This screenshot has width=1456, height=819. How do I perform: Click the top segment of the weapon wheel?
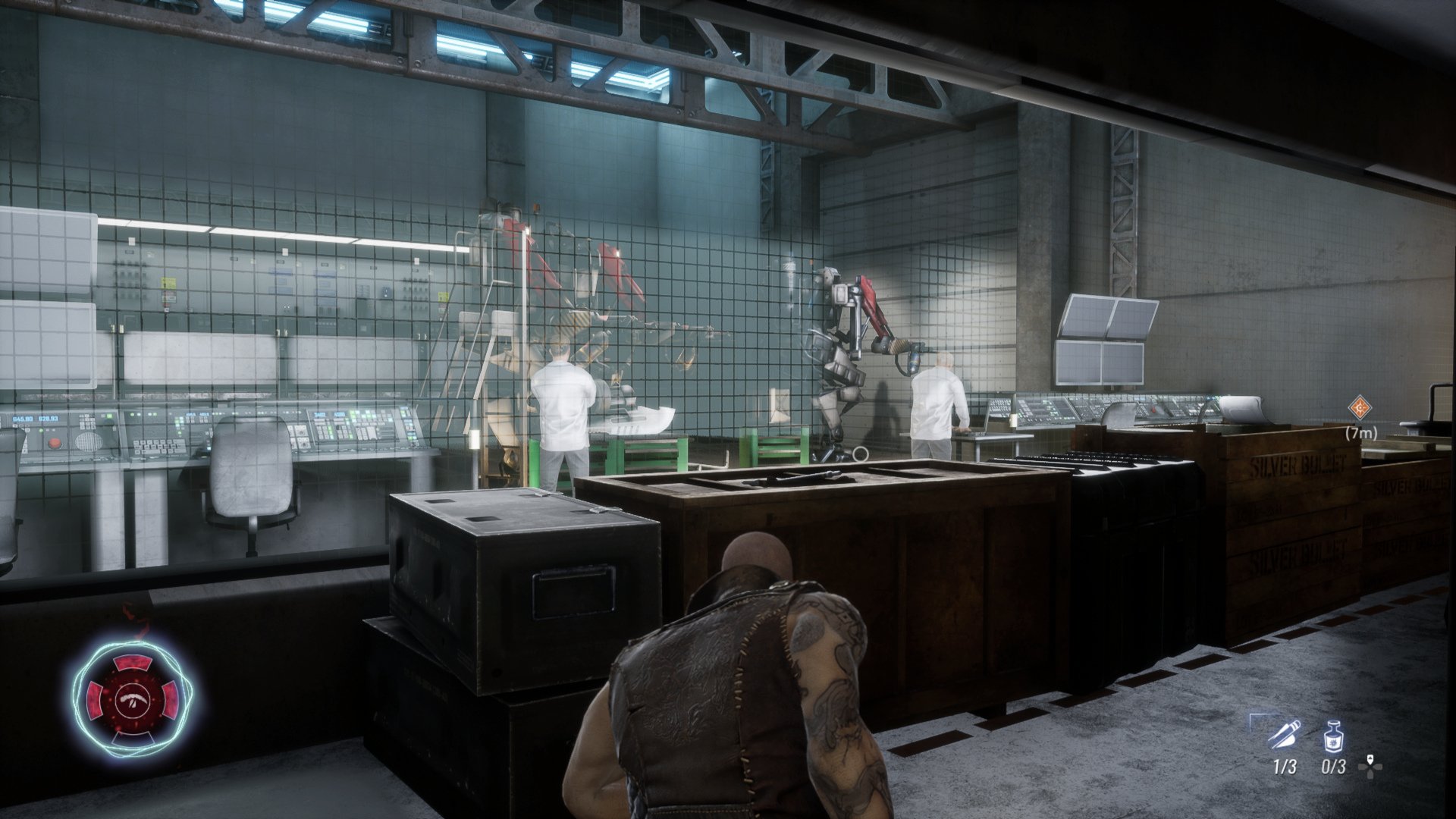click(134, 663)
